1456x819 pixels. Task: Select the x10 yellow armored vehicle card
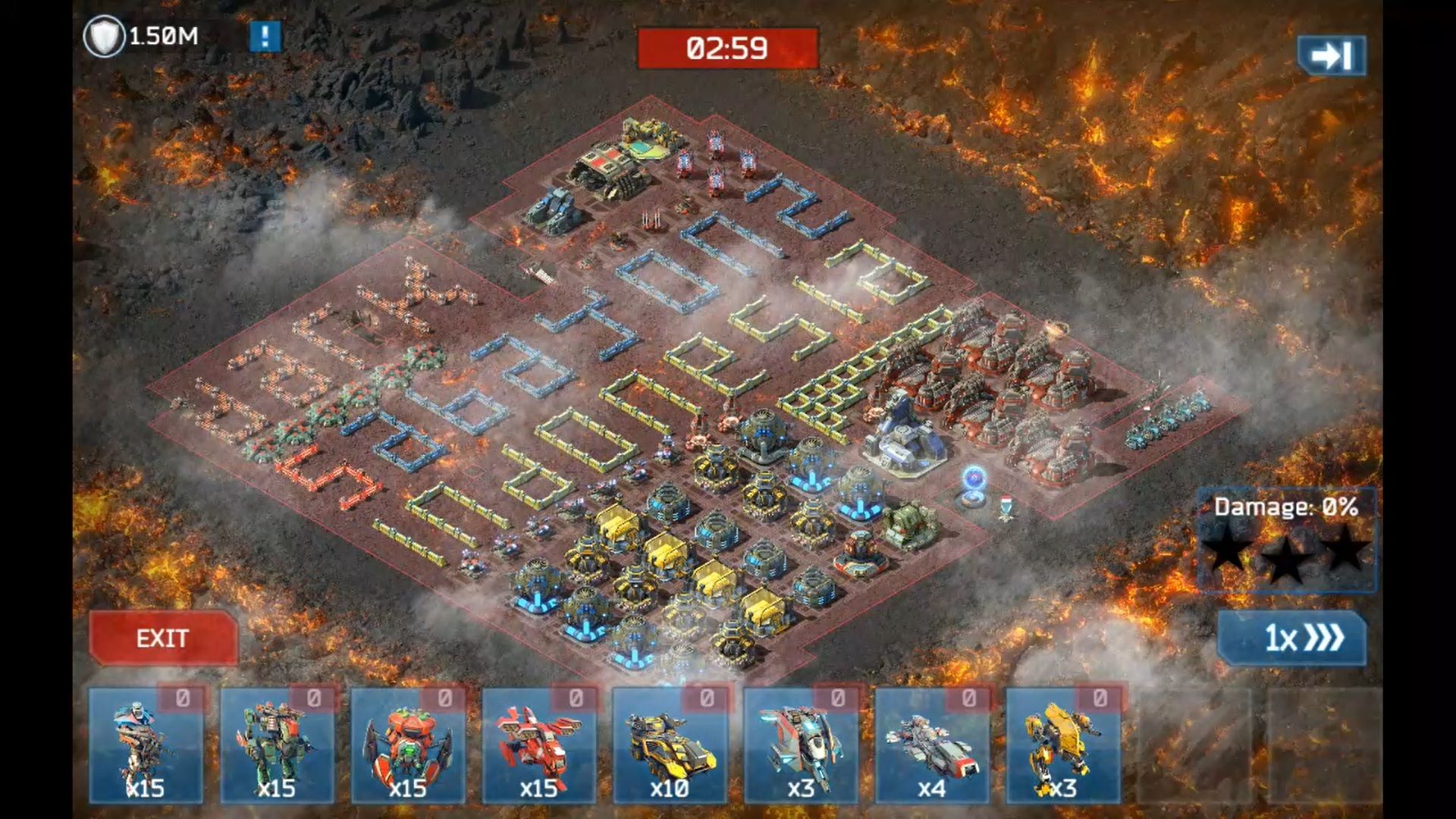(x=670, y=745)
